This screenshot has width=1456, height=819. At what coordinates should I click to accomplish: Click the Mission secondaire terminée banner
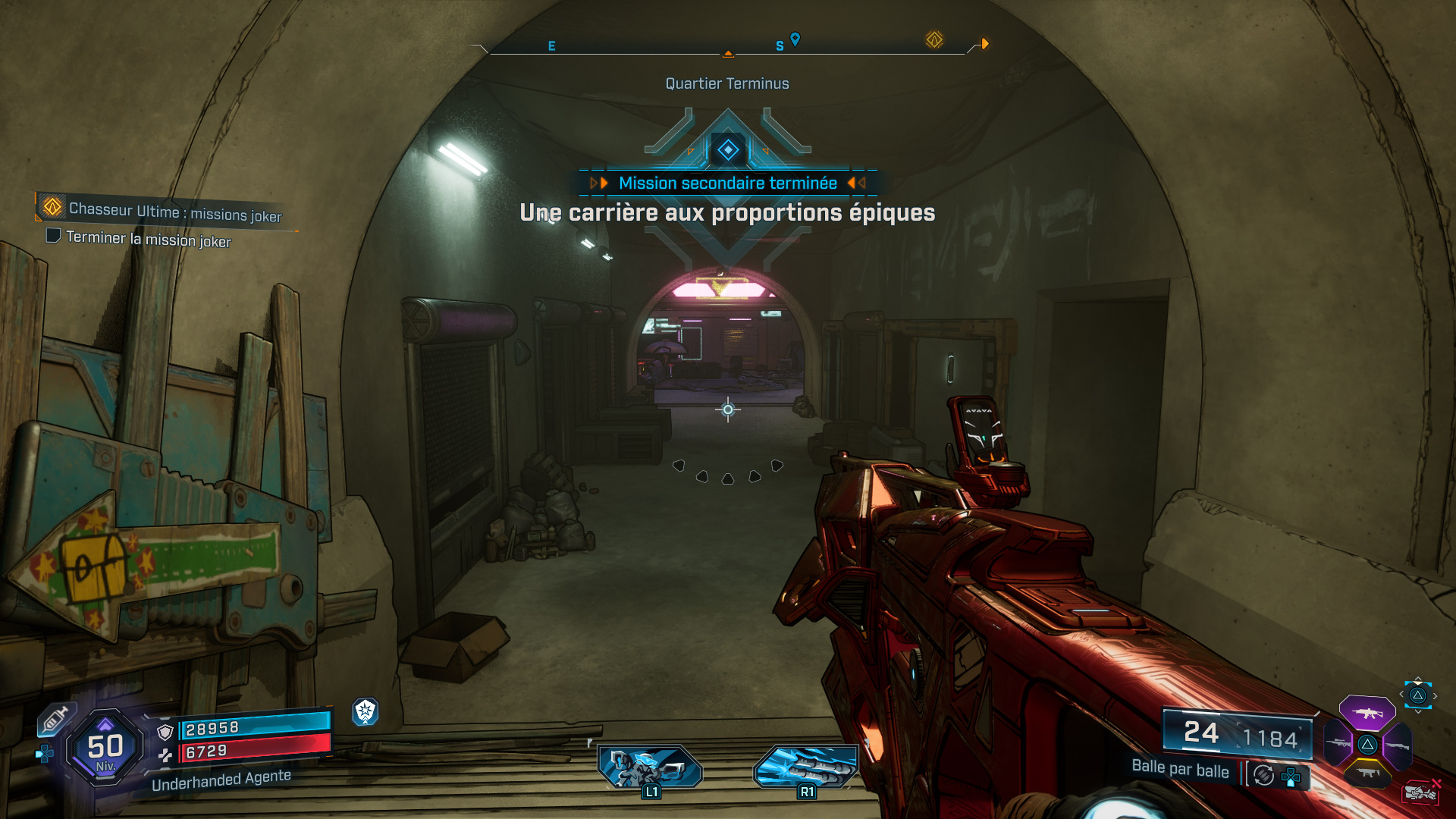click(727, 183)
